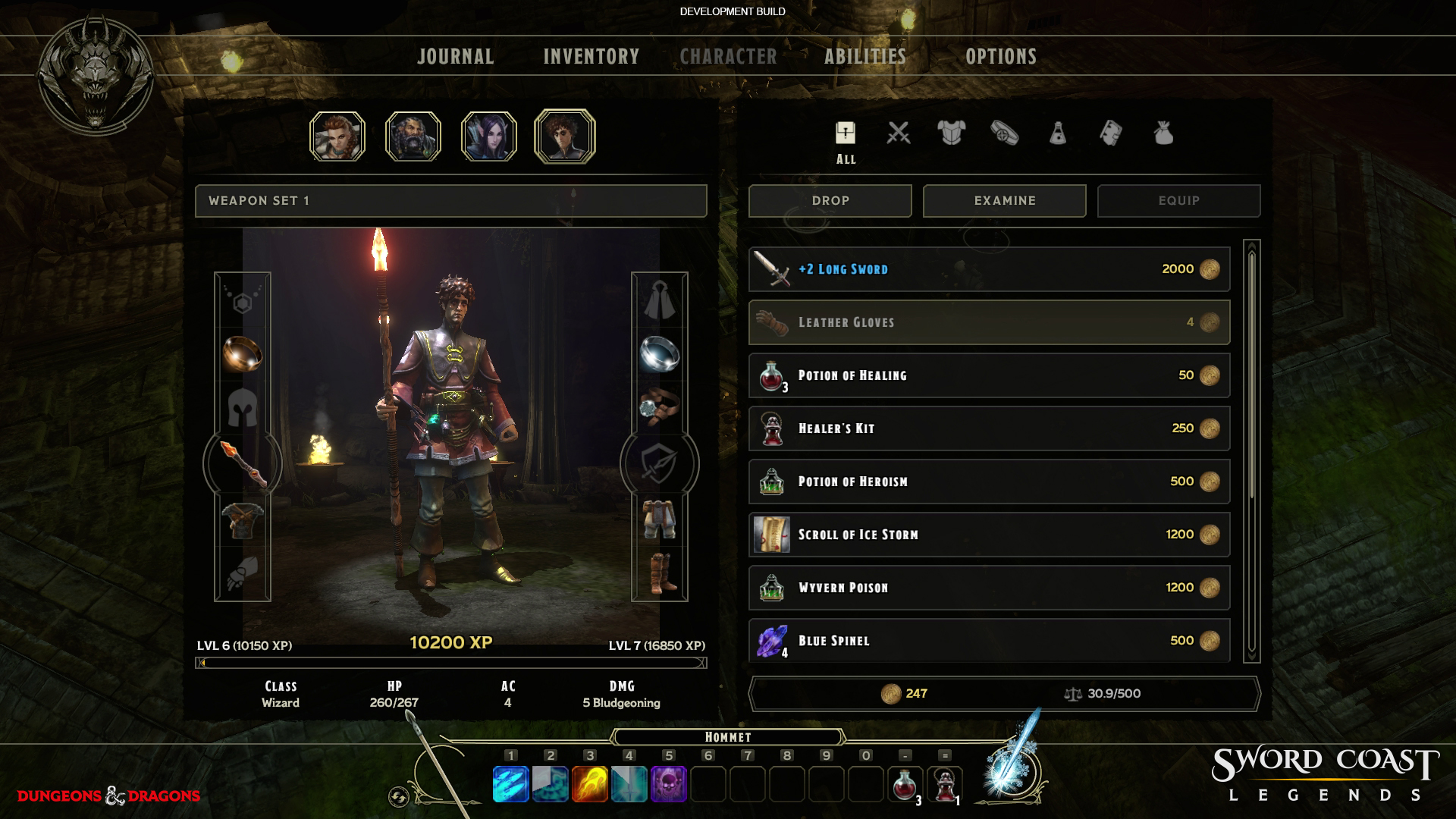Select the bearded dwarf party portrait
This screenshot has width=1456, height=819.
click(413, 136)
